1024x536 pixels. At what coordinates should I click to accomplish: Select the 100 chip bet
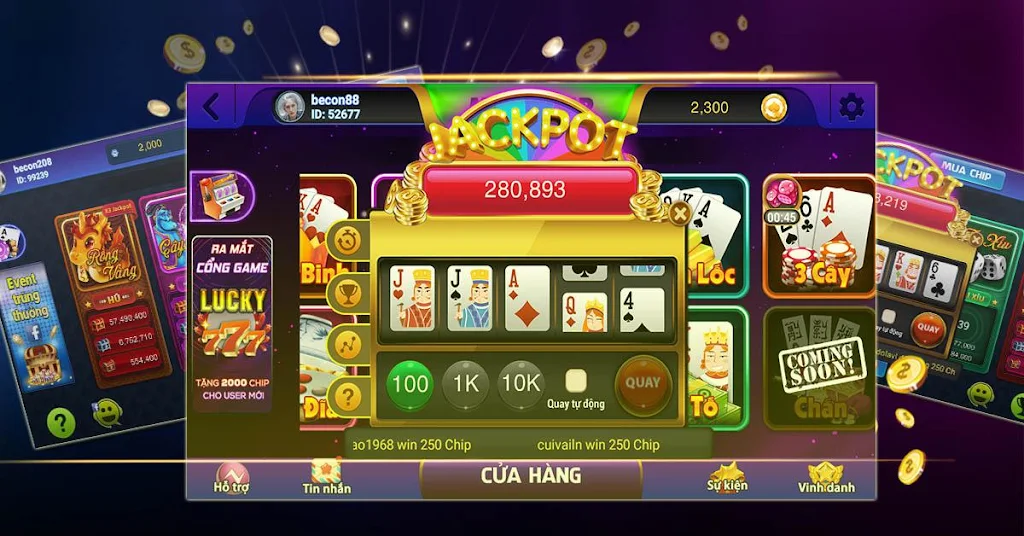[x=410, y=384]
